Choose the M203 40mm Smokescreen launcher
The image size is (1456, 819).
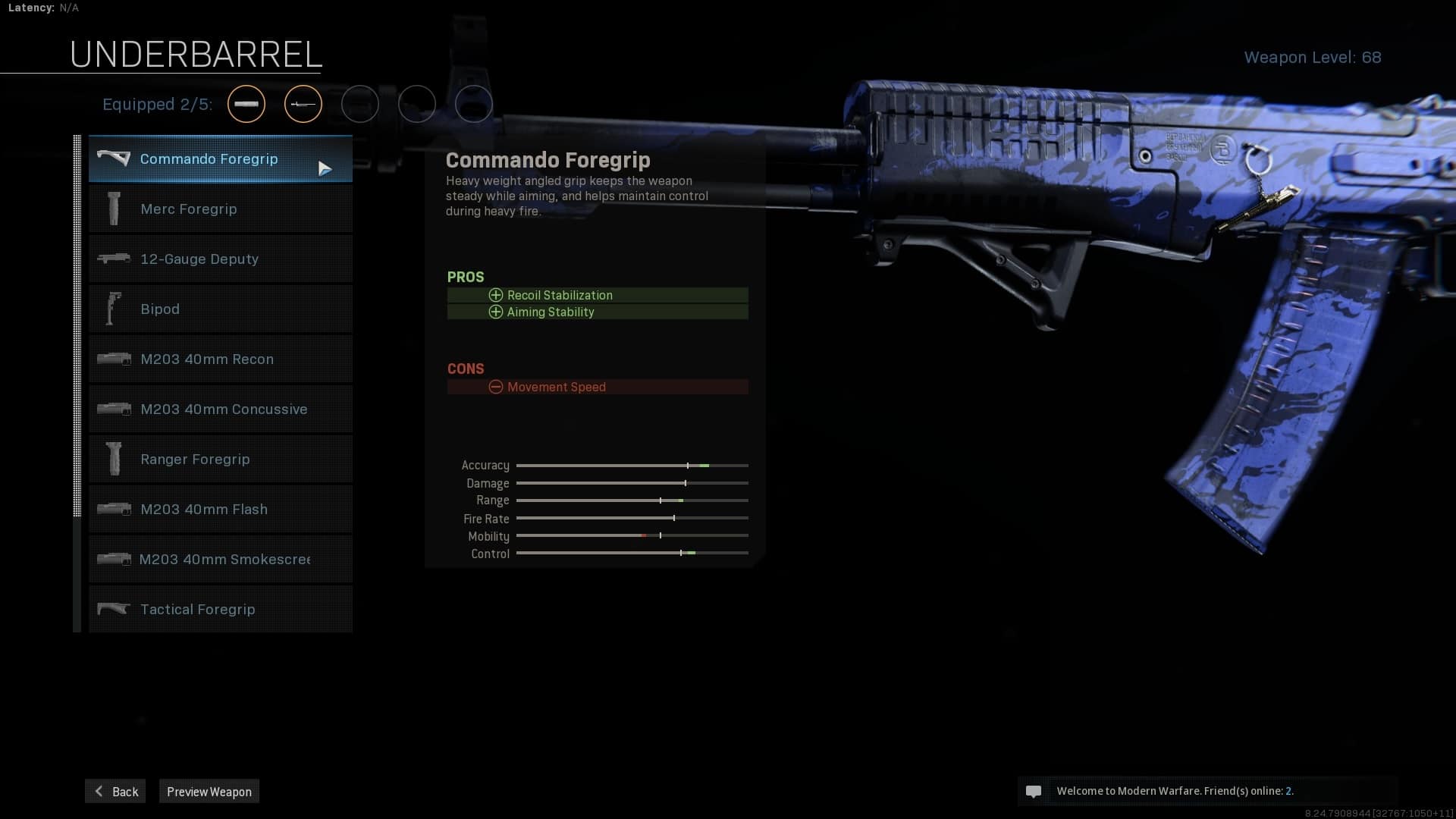tap(220, 560)
